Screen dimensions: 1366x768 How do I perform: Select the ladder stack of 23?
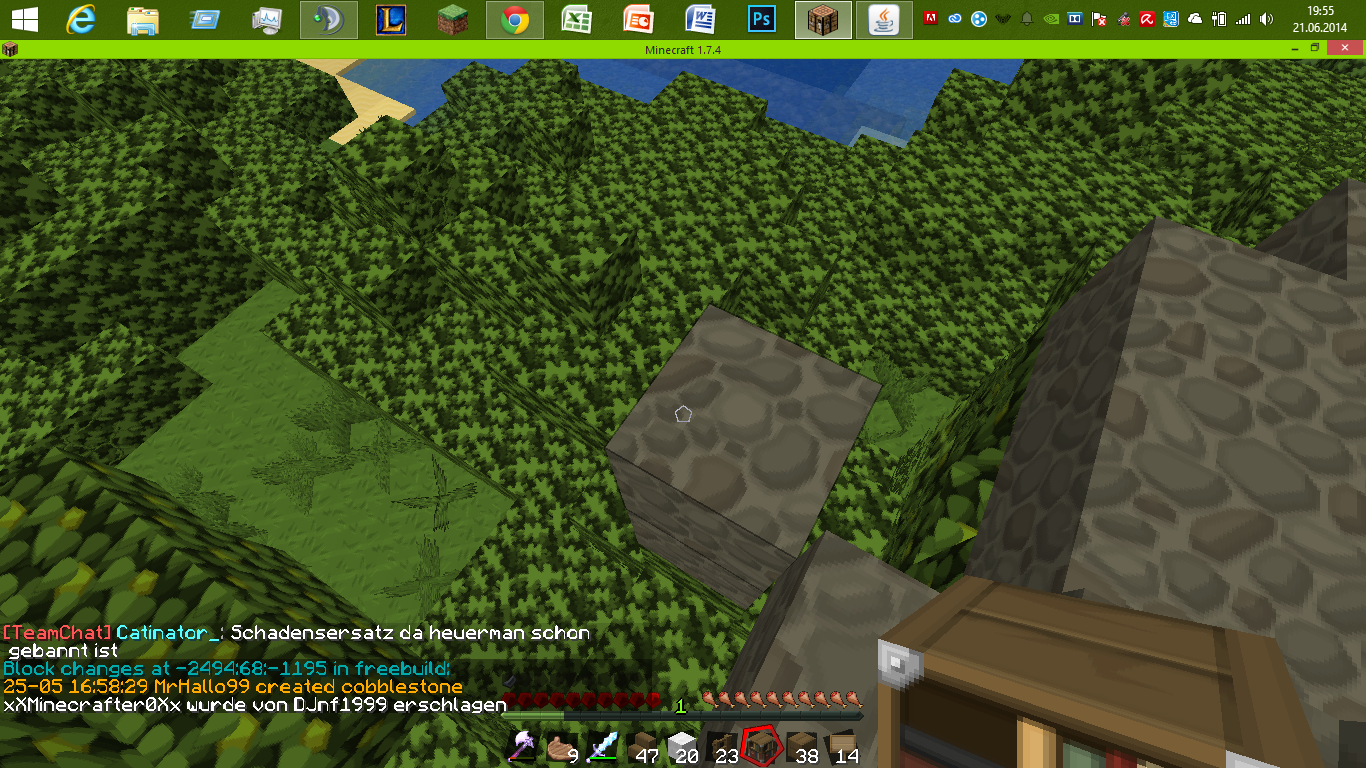click(721, 747)
